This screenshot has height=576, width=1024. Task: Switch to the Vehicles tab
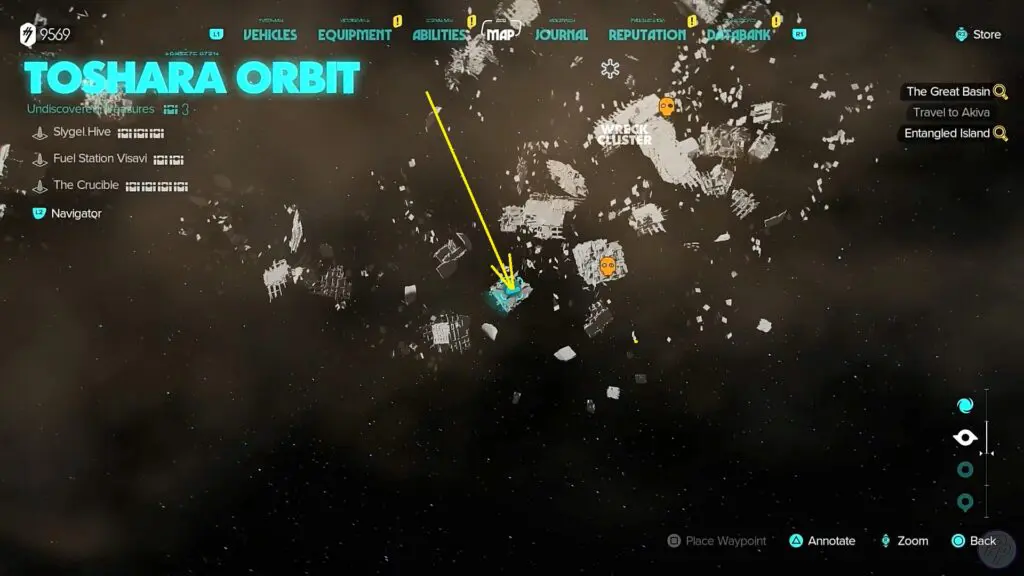click(x=270, y=35)
